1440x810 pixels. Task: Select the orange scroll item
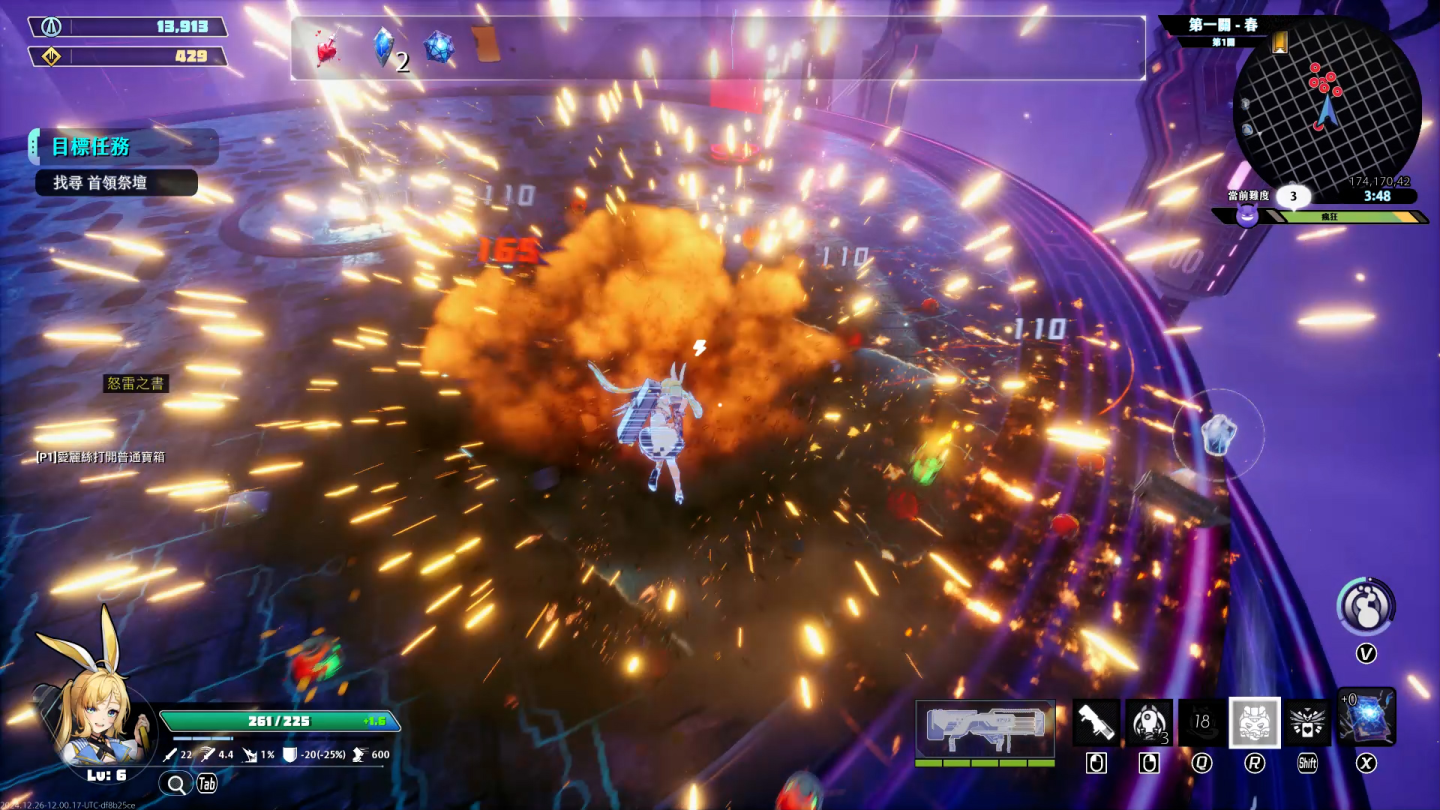(x=487, y=44)
